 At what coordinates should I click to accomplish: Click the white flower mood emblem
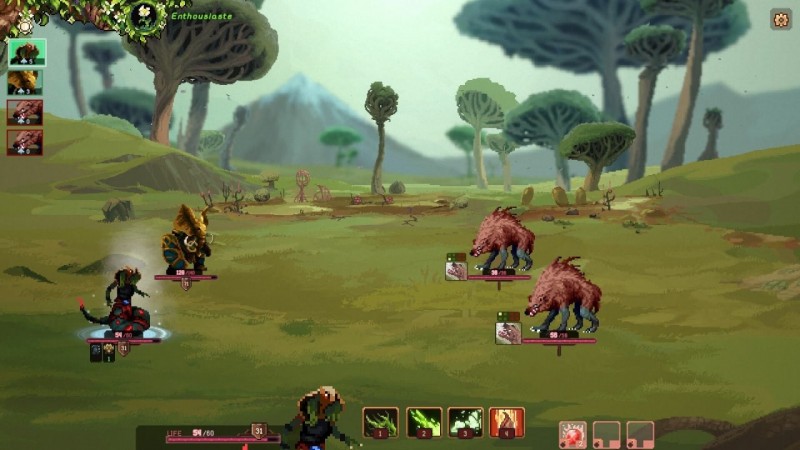coord(146,14)
